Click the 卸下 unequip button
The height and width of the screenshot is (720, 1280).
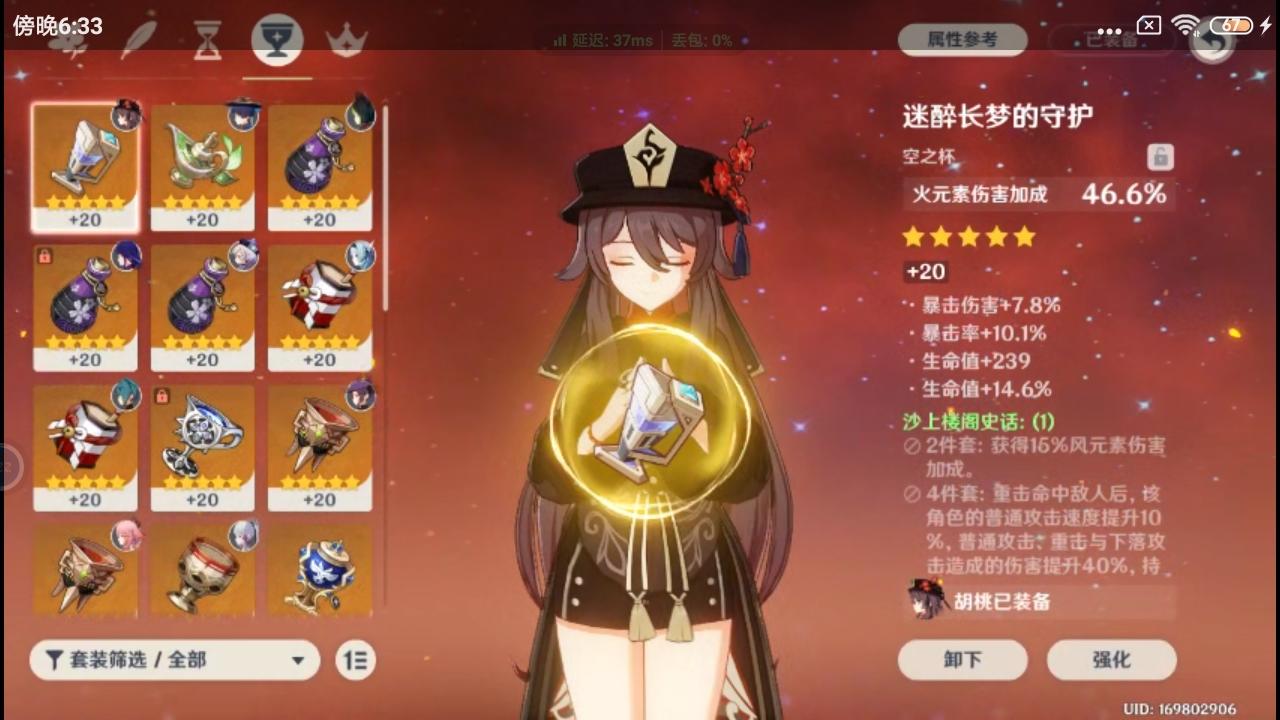[x=962, y=660]
